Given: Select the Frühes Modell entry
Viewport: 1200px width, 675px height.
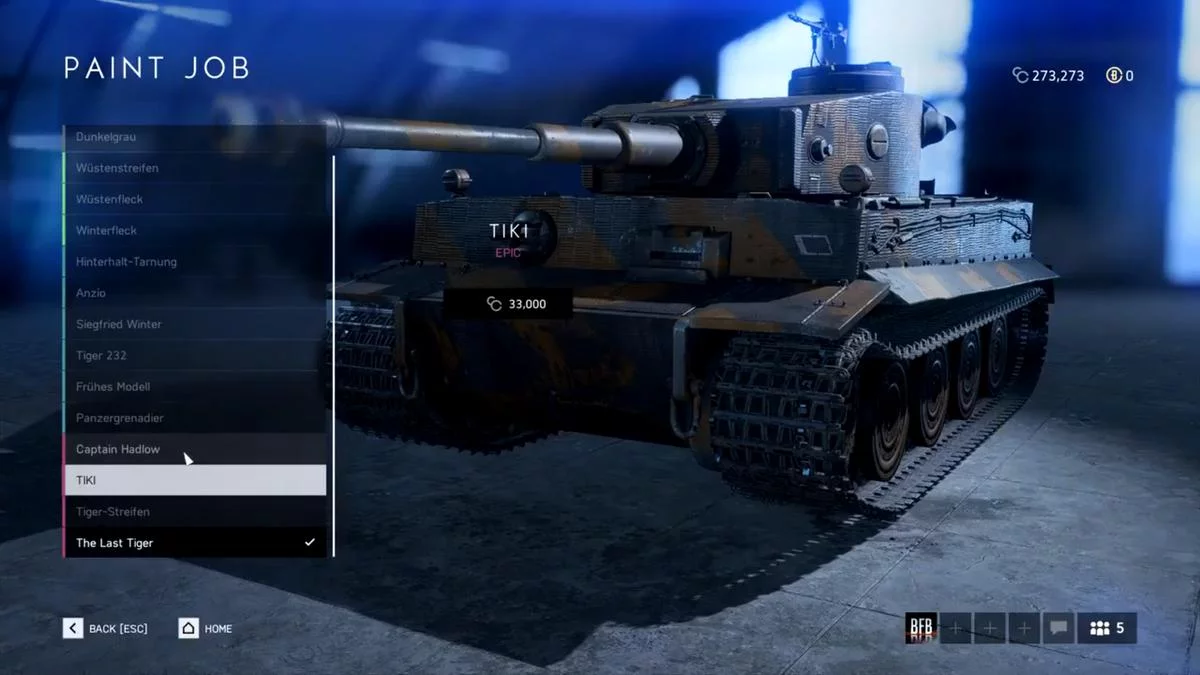Looking at the screenshot, I should [x=195, y=386].
